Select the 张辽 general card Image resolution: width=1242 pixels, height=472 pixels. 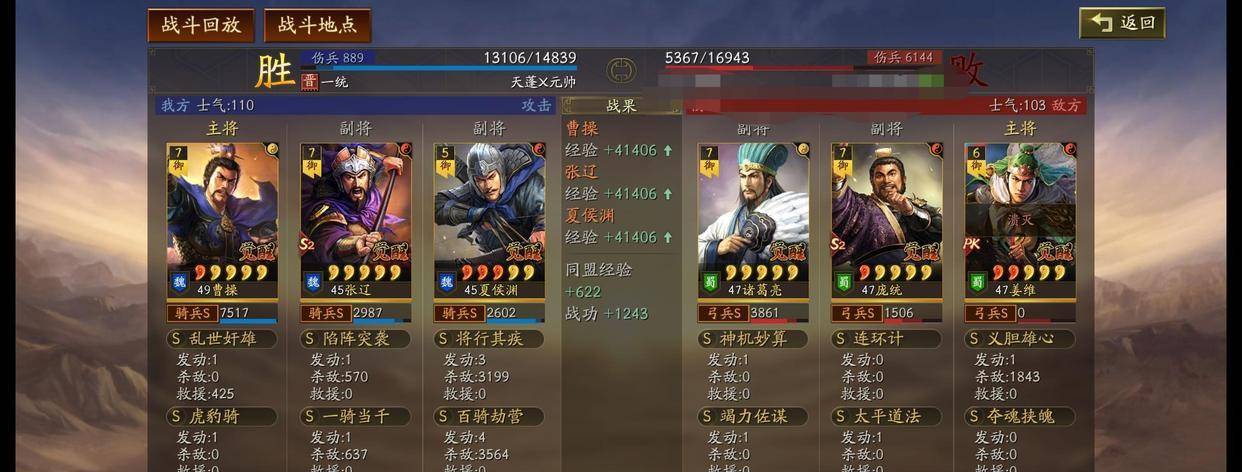click(x=356, y=219)
